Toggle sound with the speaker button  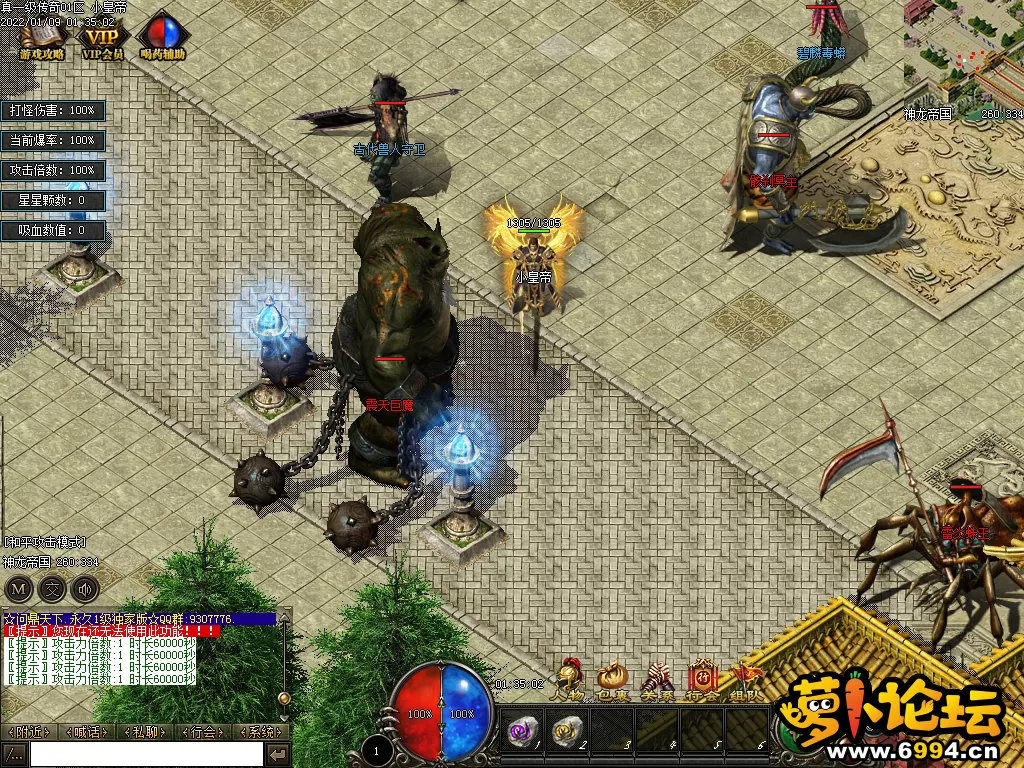[x=86, y=588]
